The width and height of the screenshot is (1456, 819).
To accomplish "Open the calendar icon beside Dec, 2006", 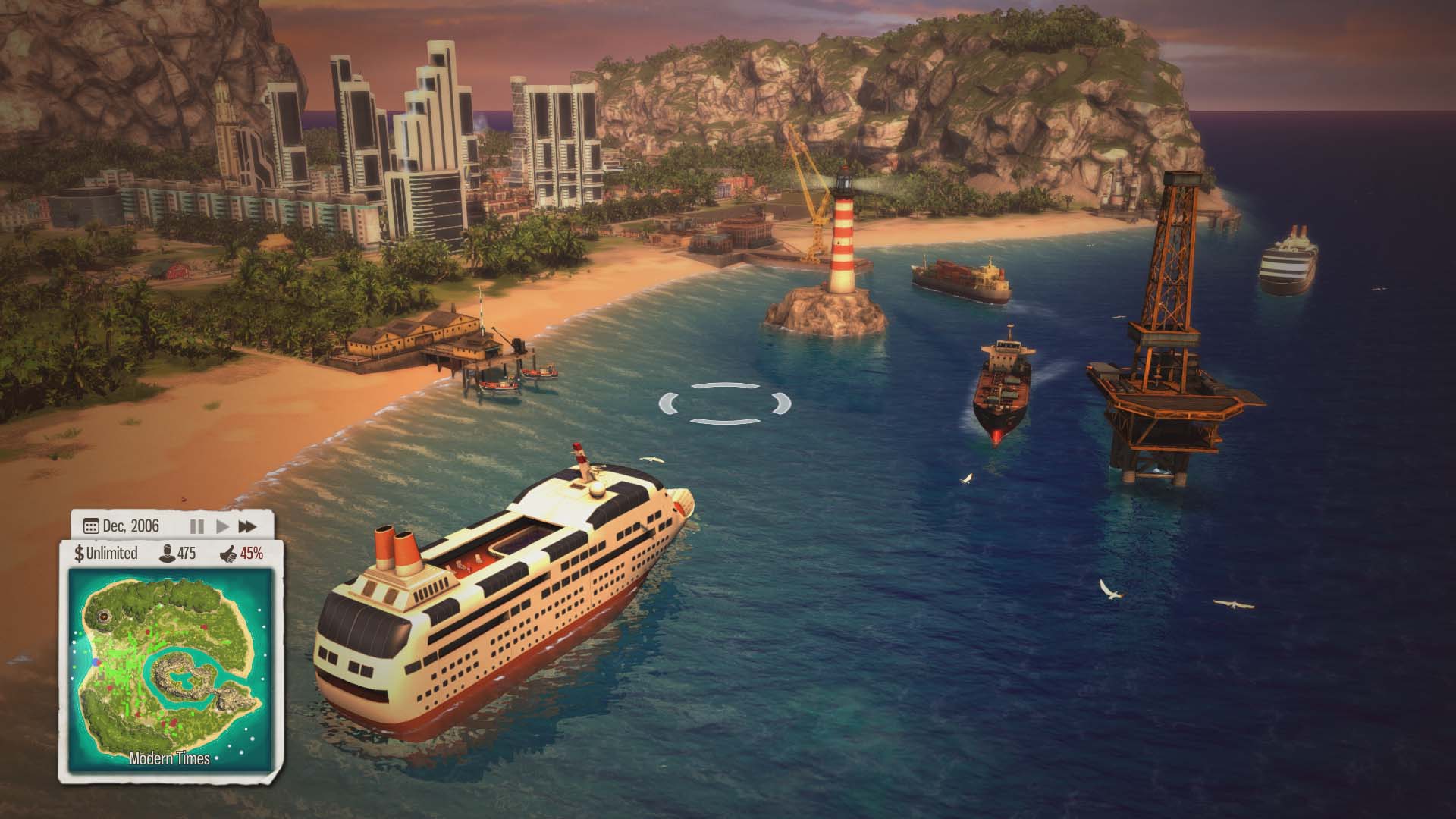I will click(91, 526).
